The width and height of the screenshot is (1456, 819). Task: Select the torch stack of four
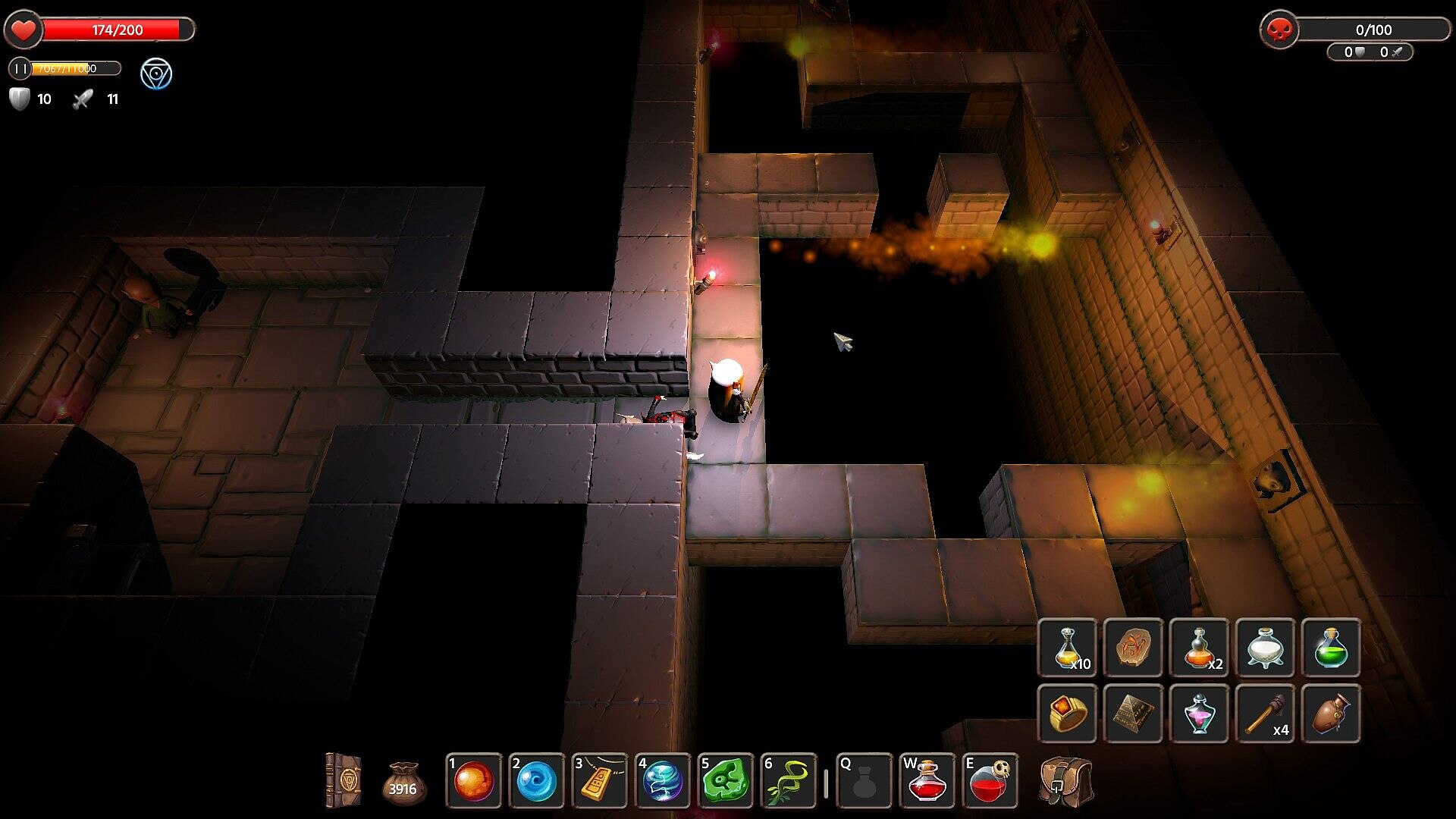click(1265, 714)
